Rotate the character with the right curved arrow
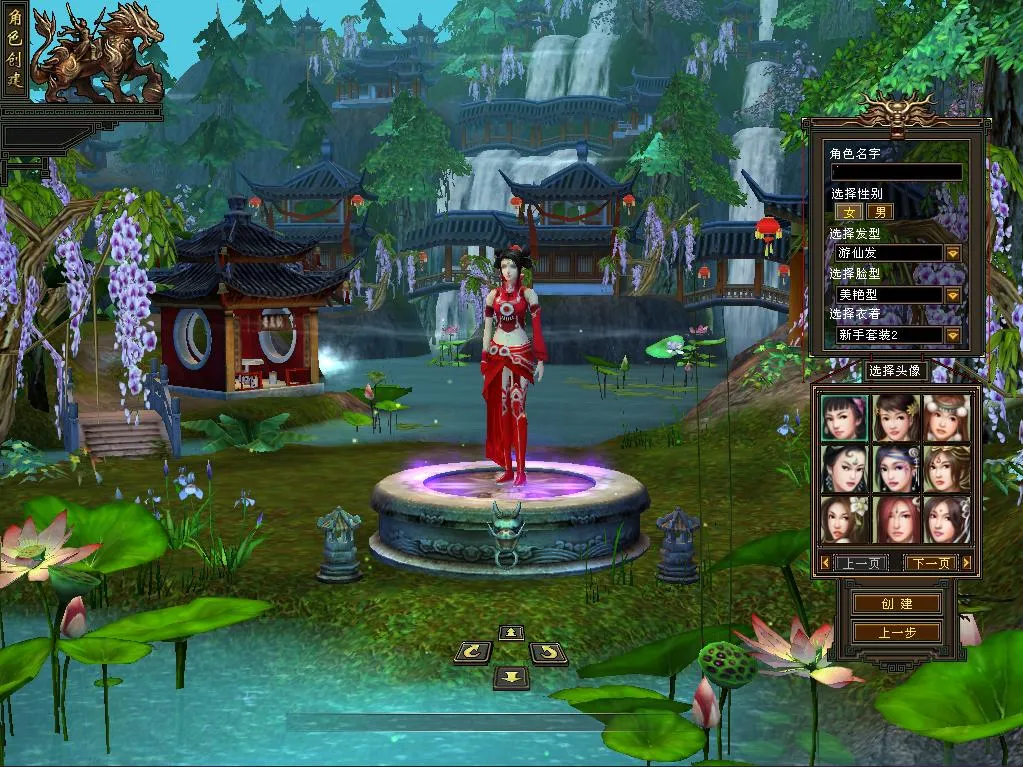The width and height of the screenshot is (1023, 767). tap(548, 653)
